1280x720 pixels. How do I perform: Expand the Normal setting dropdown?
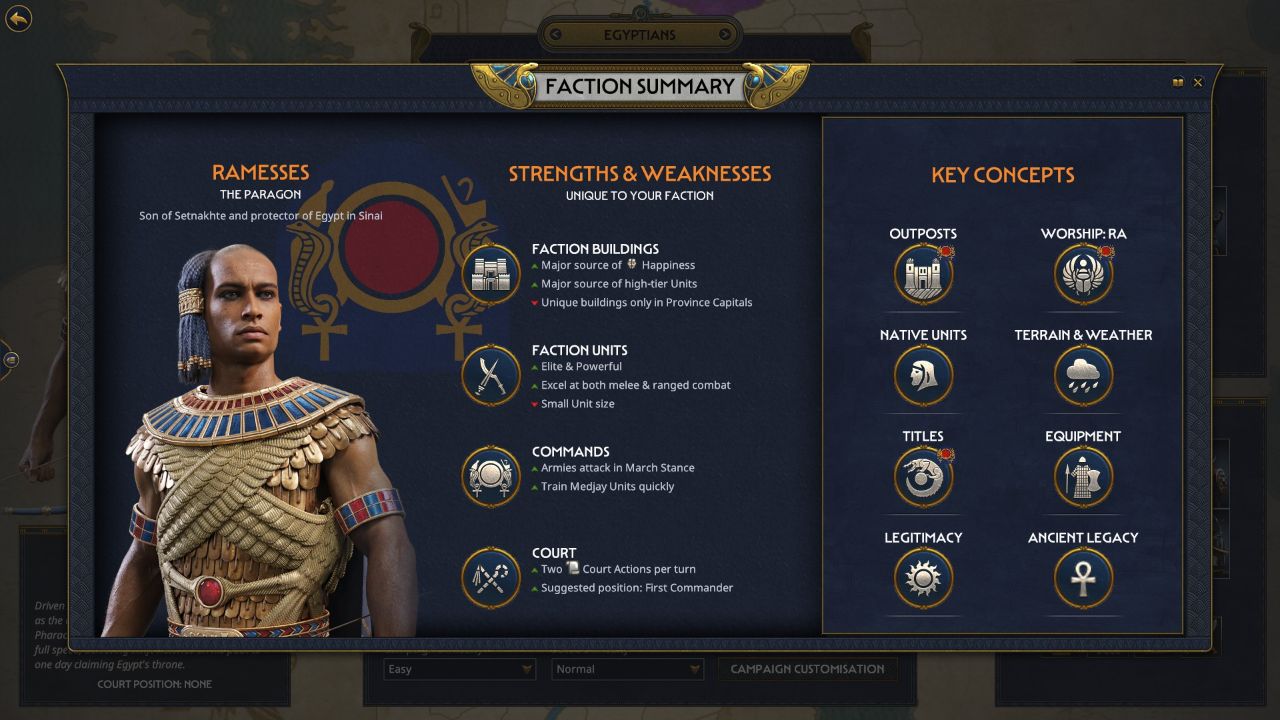[627, 669]
